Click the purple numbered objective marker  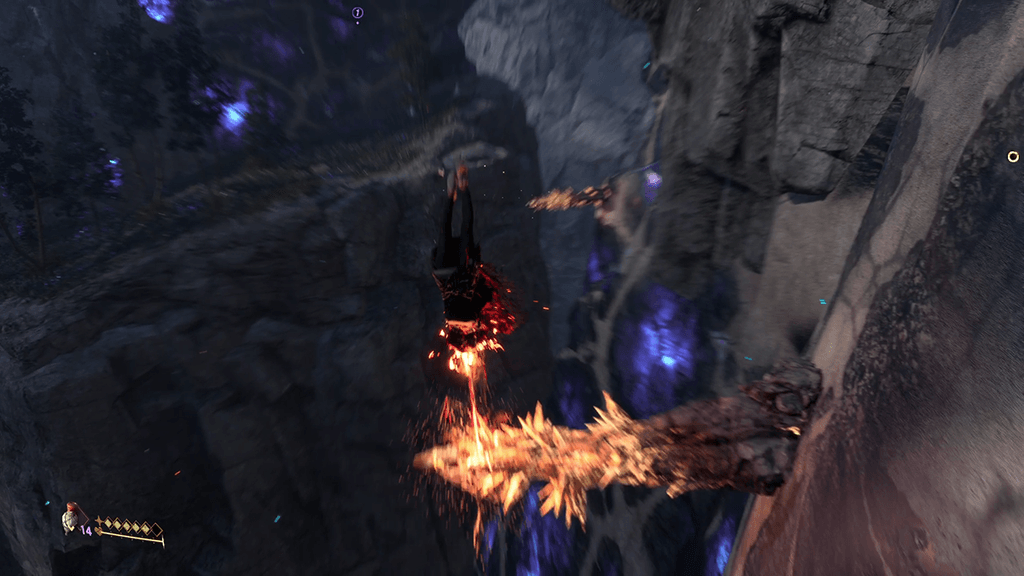(358, 13)
